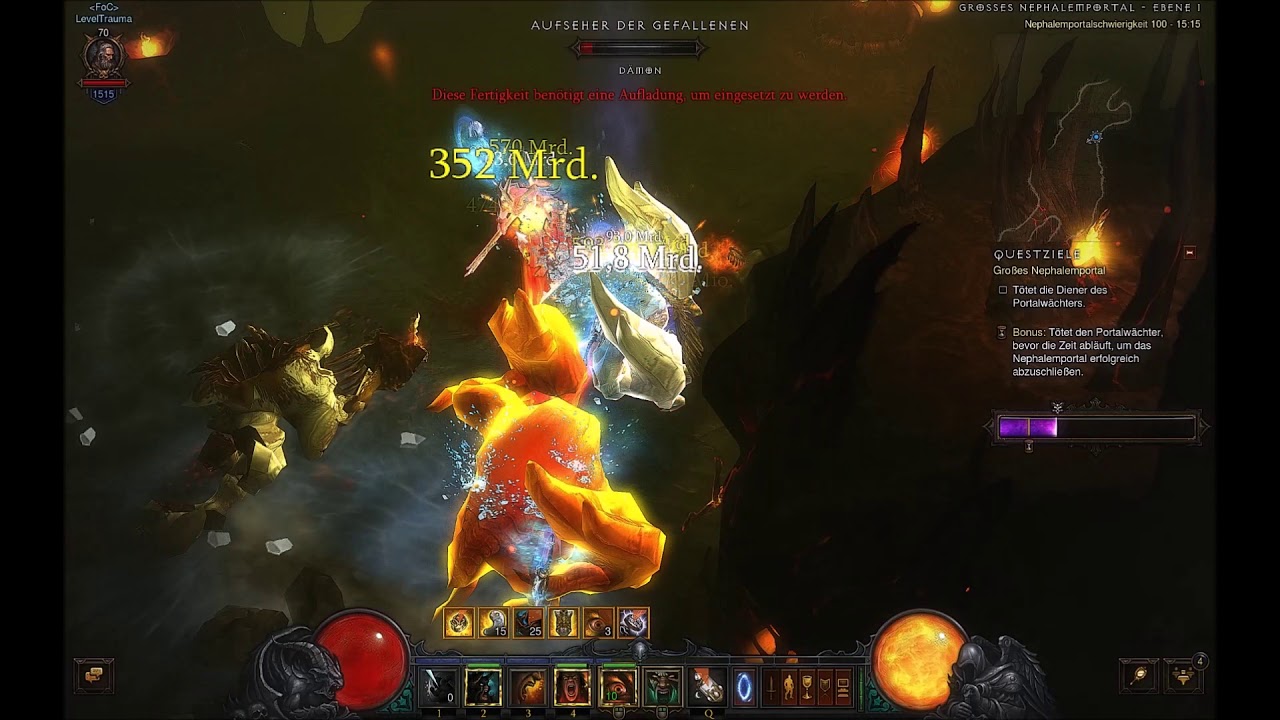Open the chat button in bottom-left corner

[94, 676]
